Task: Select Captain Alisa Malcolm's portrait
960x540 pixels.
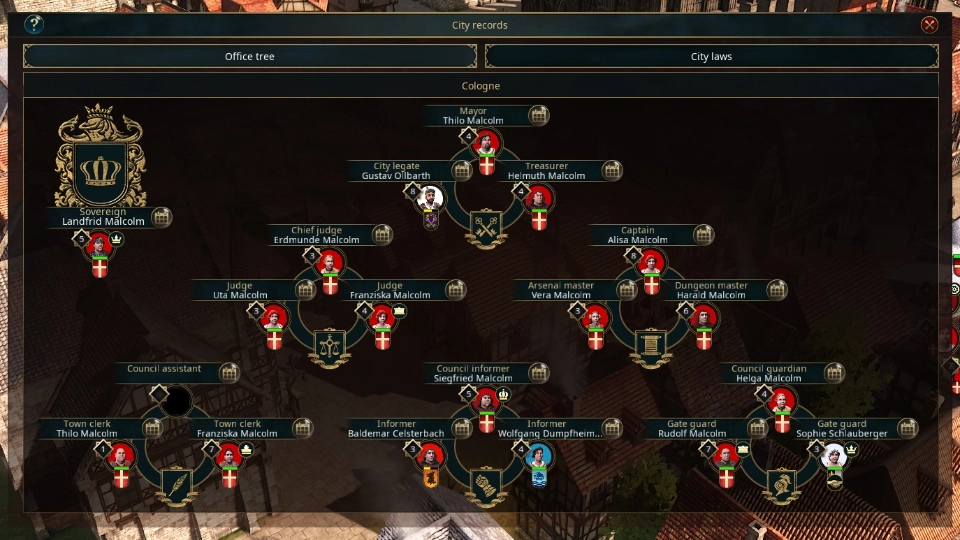Action: 652,263
